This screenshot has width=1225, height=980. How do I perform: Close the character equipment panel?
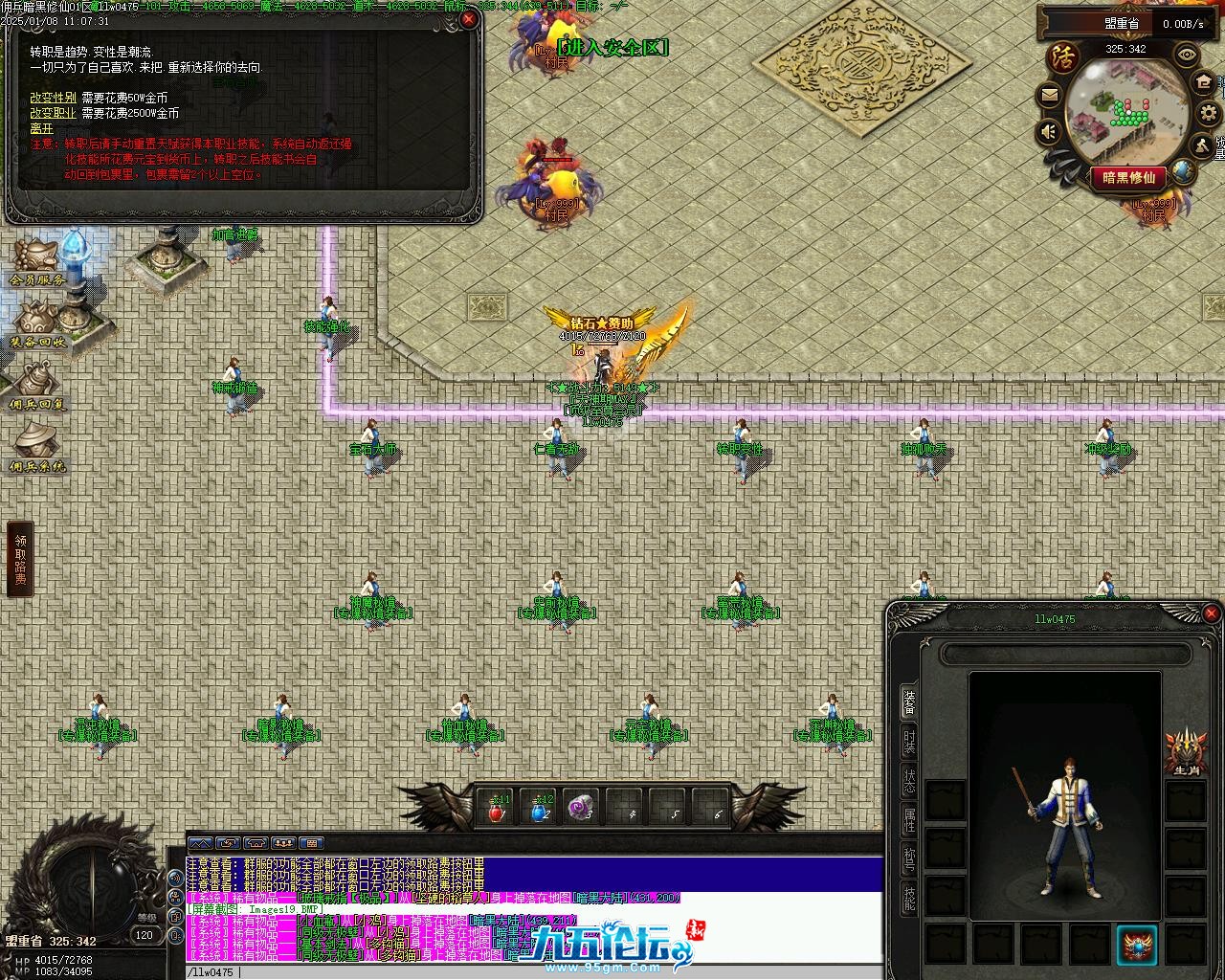pos(1211,613)
